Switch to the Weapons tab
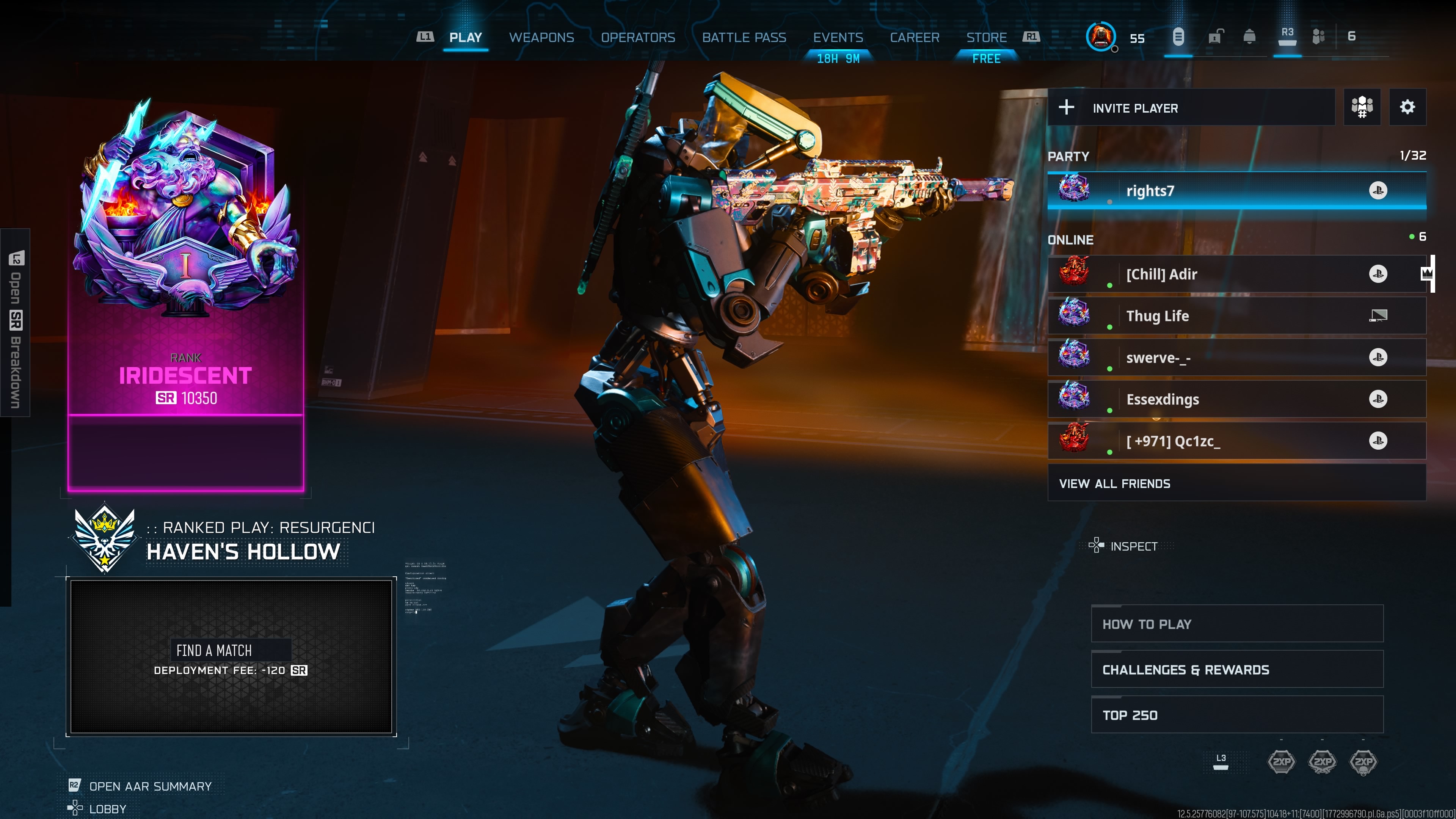This screenshot has width=1456, height=819. coord(541,37)
